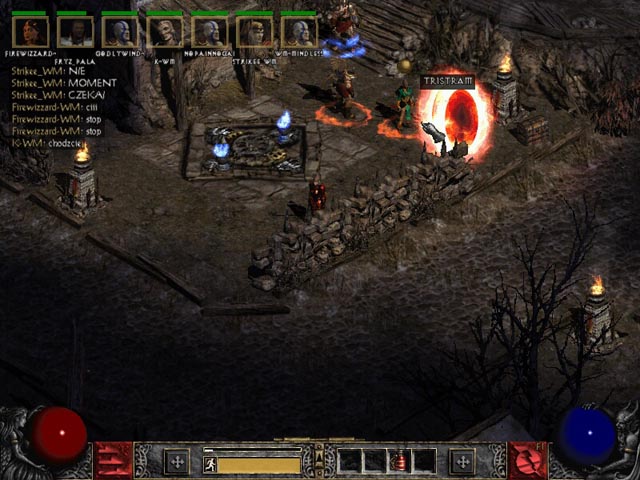Screen dimensions: 640x480
Task: Toggle the run/walk button
Action: point(210,464)
